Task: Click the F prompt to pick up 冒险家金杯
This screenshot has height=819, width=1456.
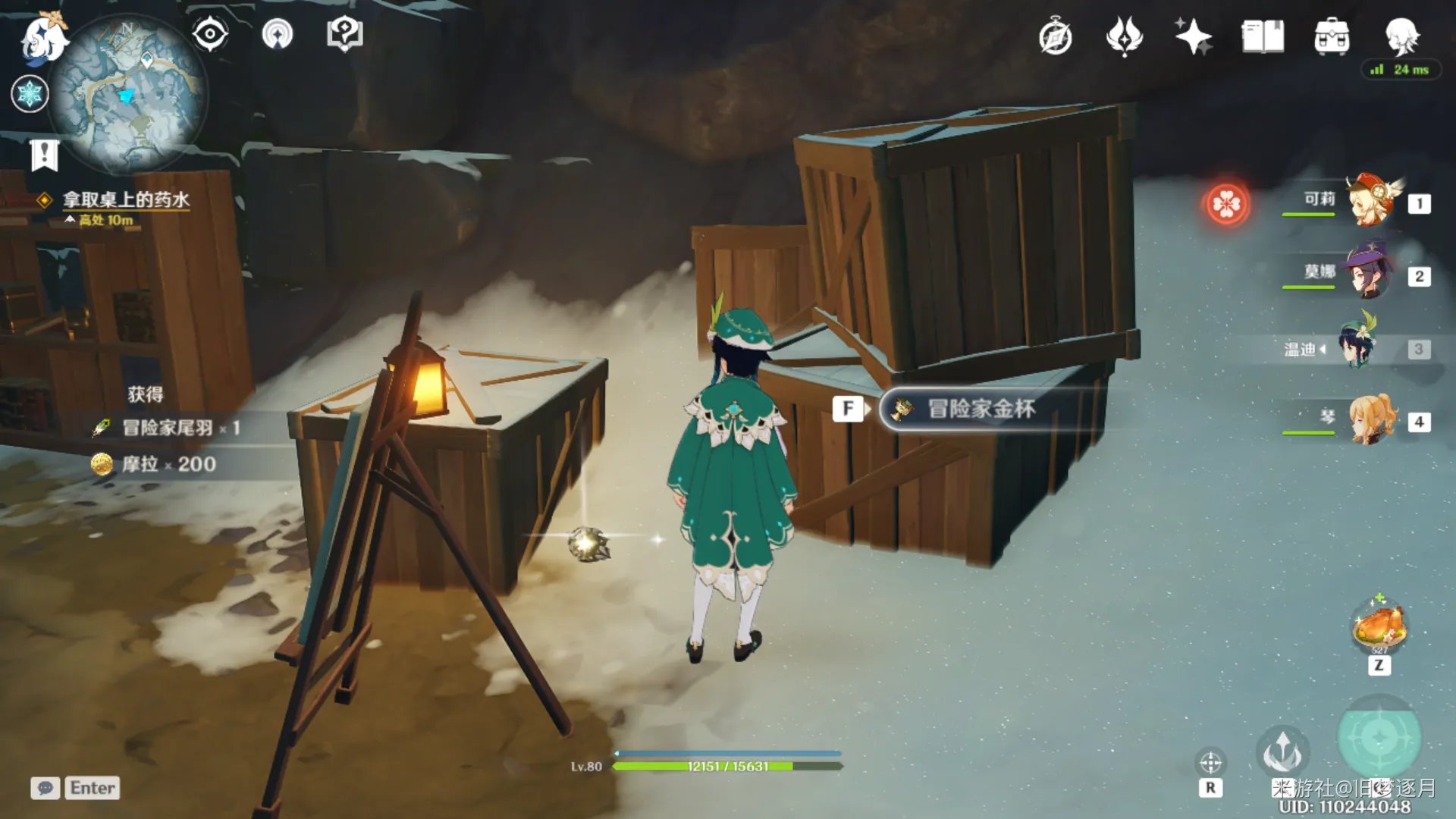Action: coord(849,408)
